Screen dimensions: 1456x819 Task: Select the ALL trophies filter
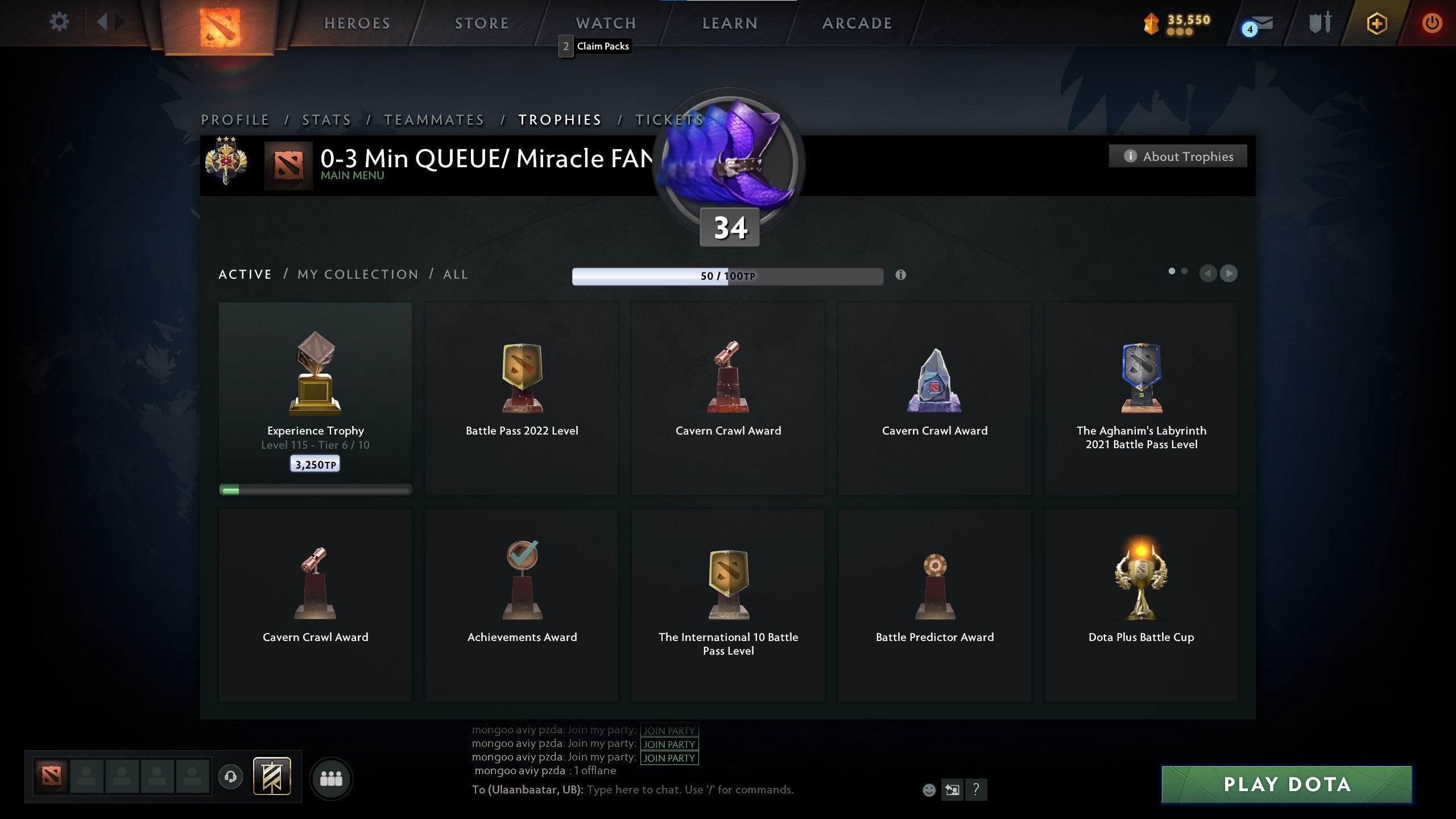pos(454,274)
